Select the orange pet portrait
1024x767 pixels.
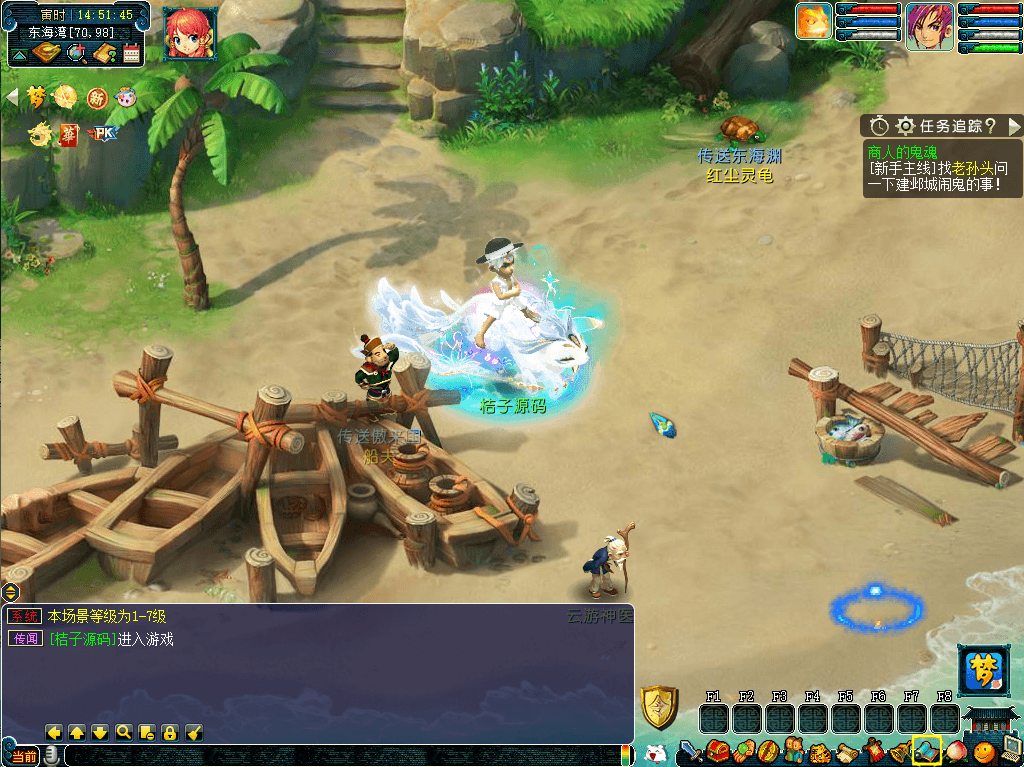point(814,22)
